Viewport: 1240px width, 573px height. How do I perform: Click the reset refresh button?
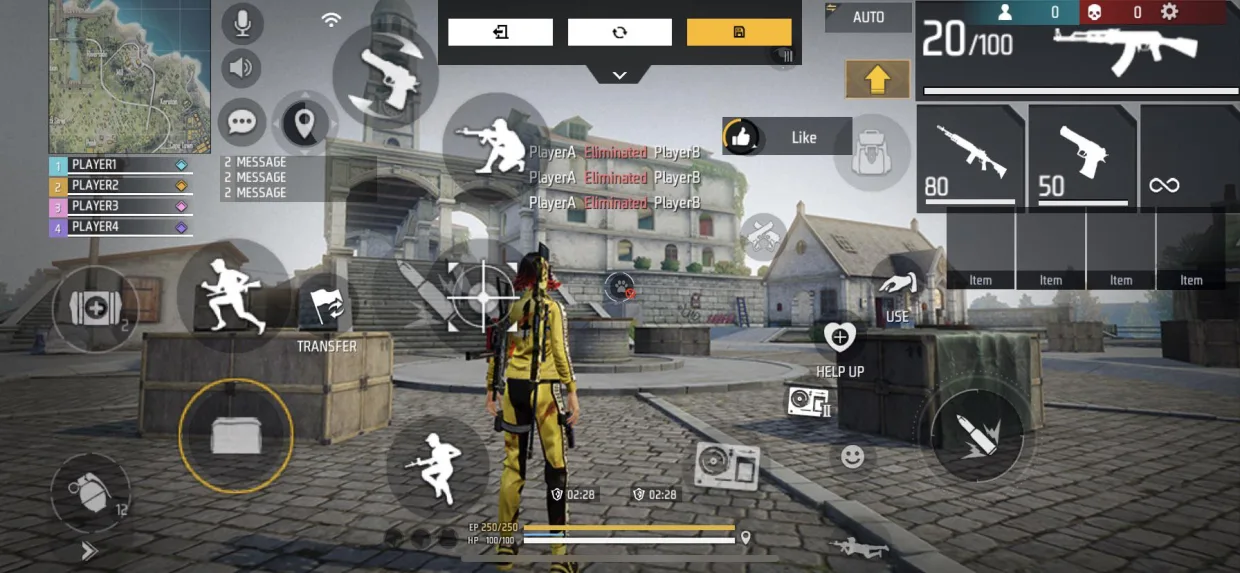point(620,32)
